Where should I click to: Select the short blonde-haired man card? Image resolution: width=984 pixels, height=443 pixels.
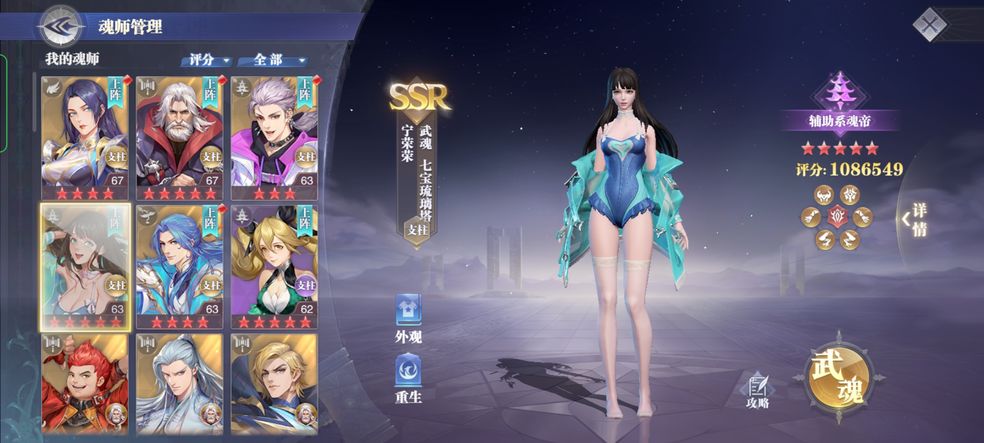tap(274, 385)
